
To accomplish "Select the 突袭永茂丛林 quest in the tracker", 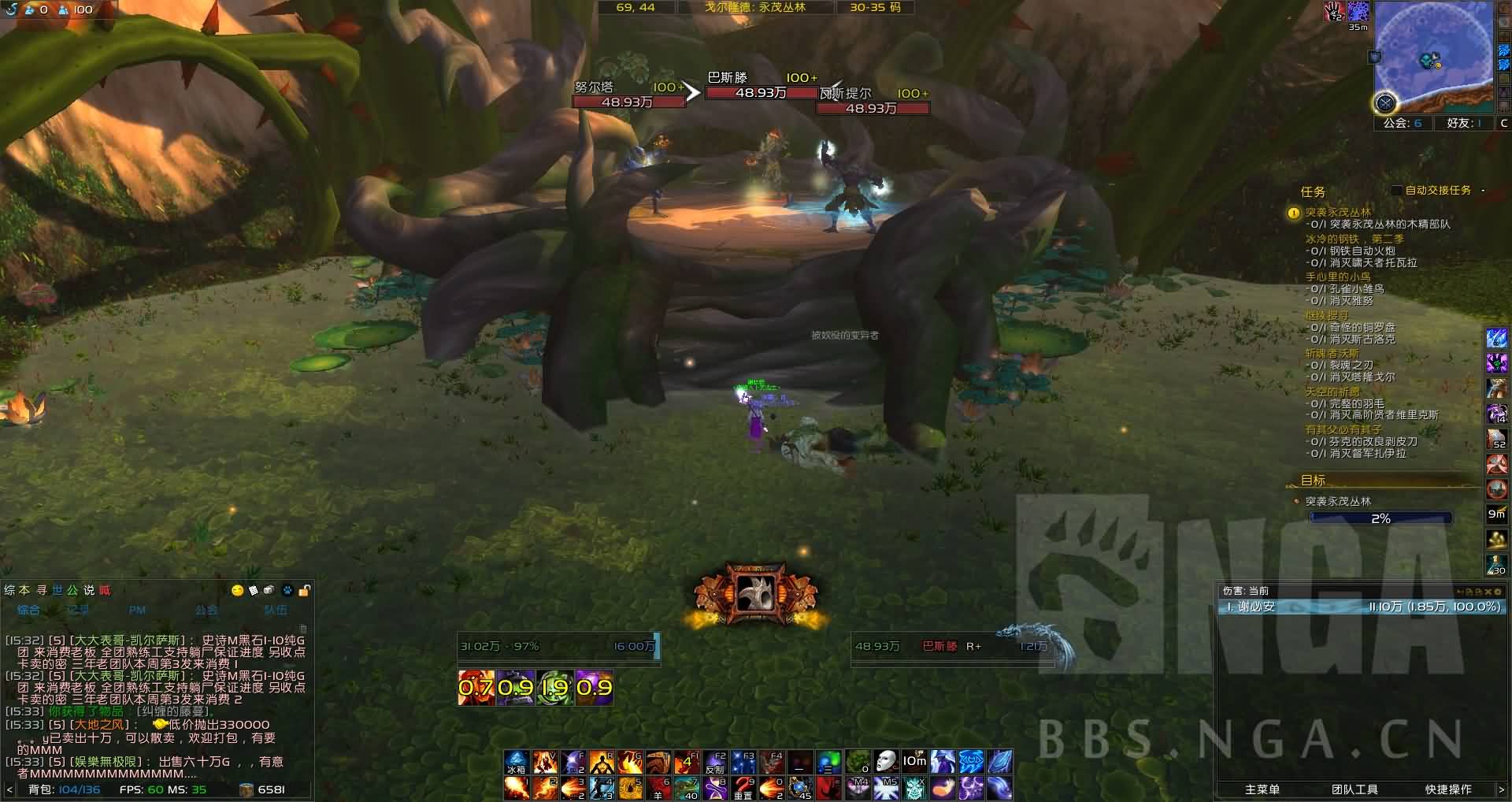I will pos(1338,212).
